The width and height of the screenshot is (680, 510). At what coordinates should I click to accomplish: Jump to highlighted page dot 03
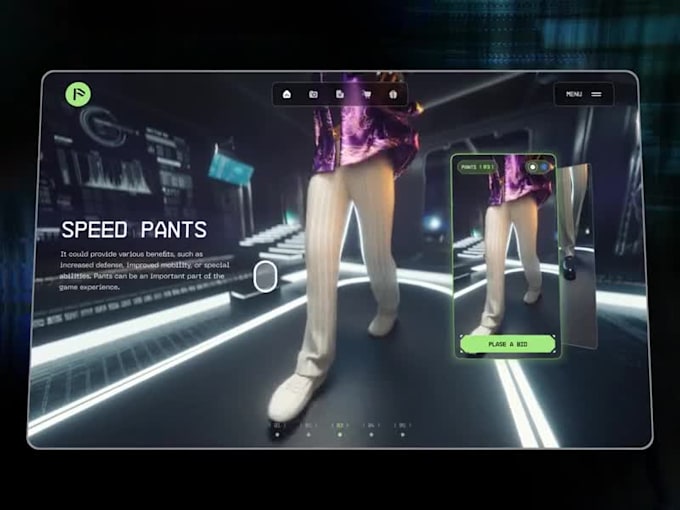(339, 435)
